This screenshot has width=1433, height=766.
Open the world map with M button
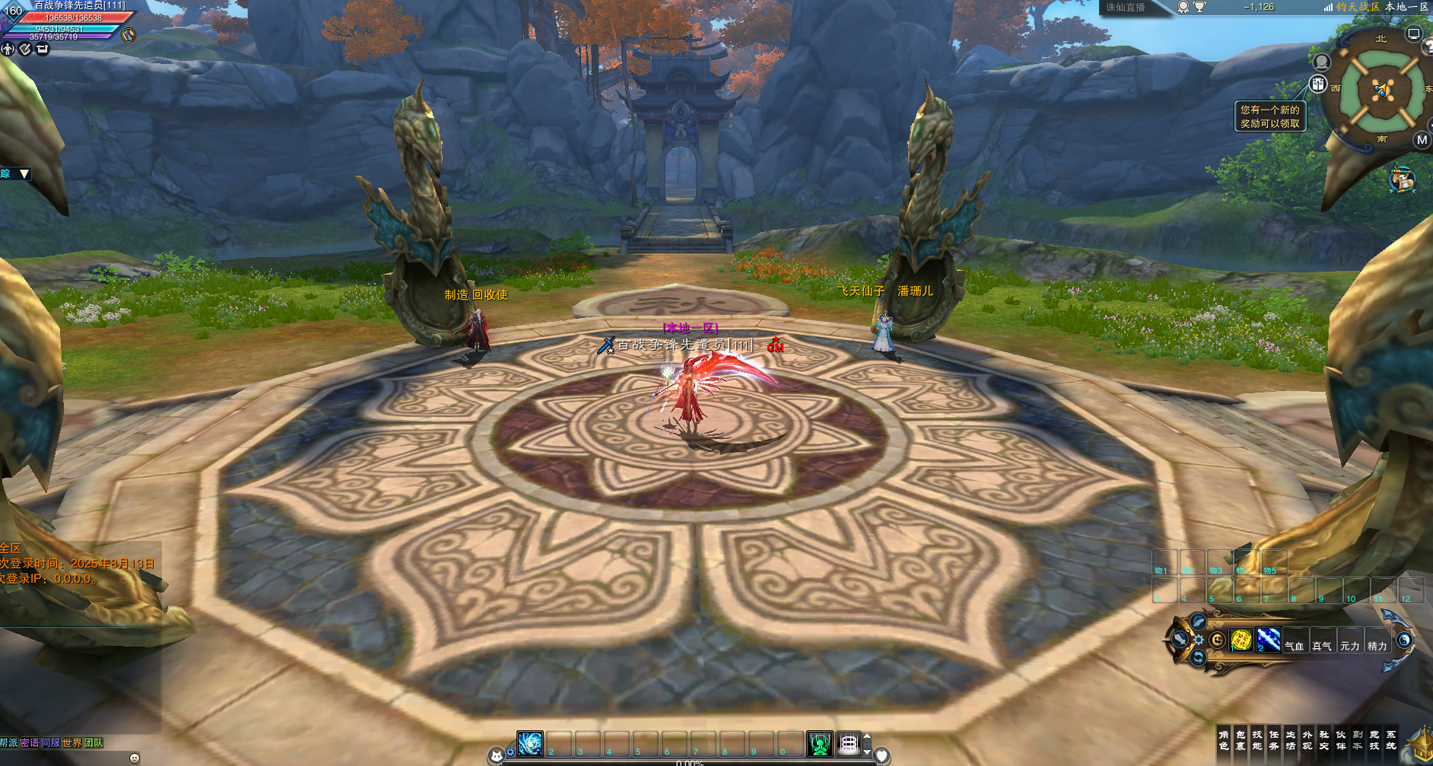coord(1421,140)
